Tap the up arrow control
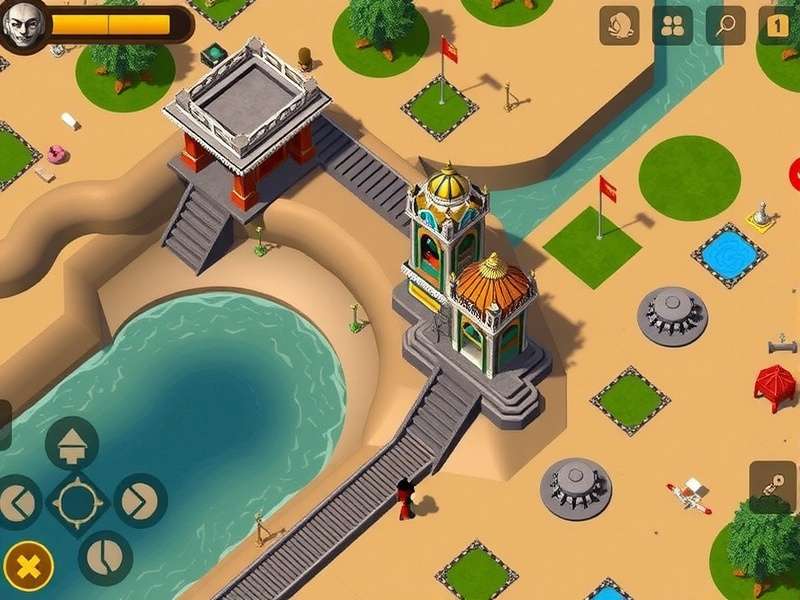 point(72,444)
